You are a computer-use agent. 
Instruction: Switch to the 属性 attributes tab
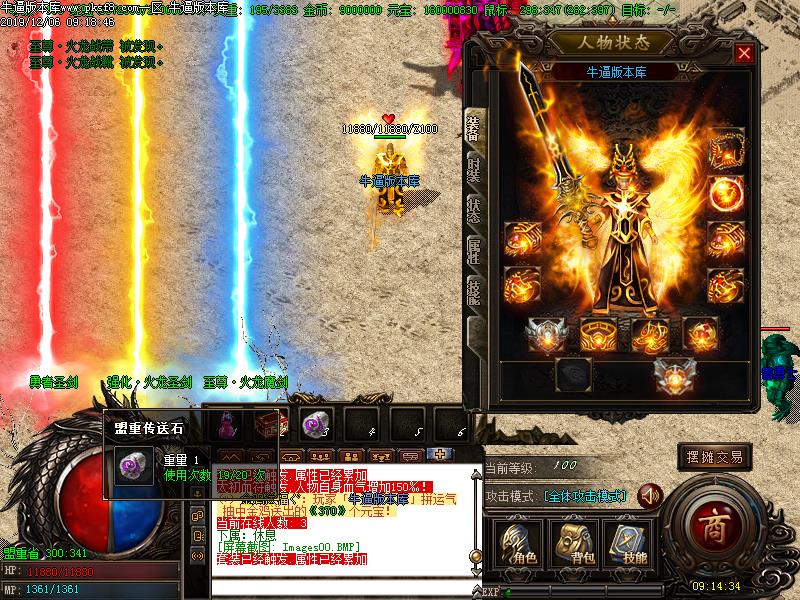(475, 250)
